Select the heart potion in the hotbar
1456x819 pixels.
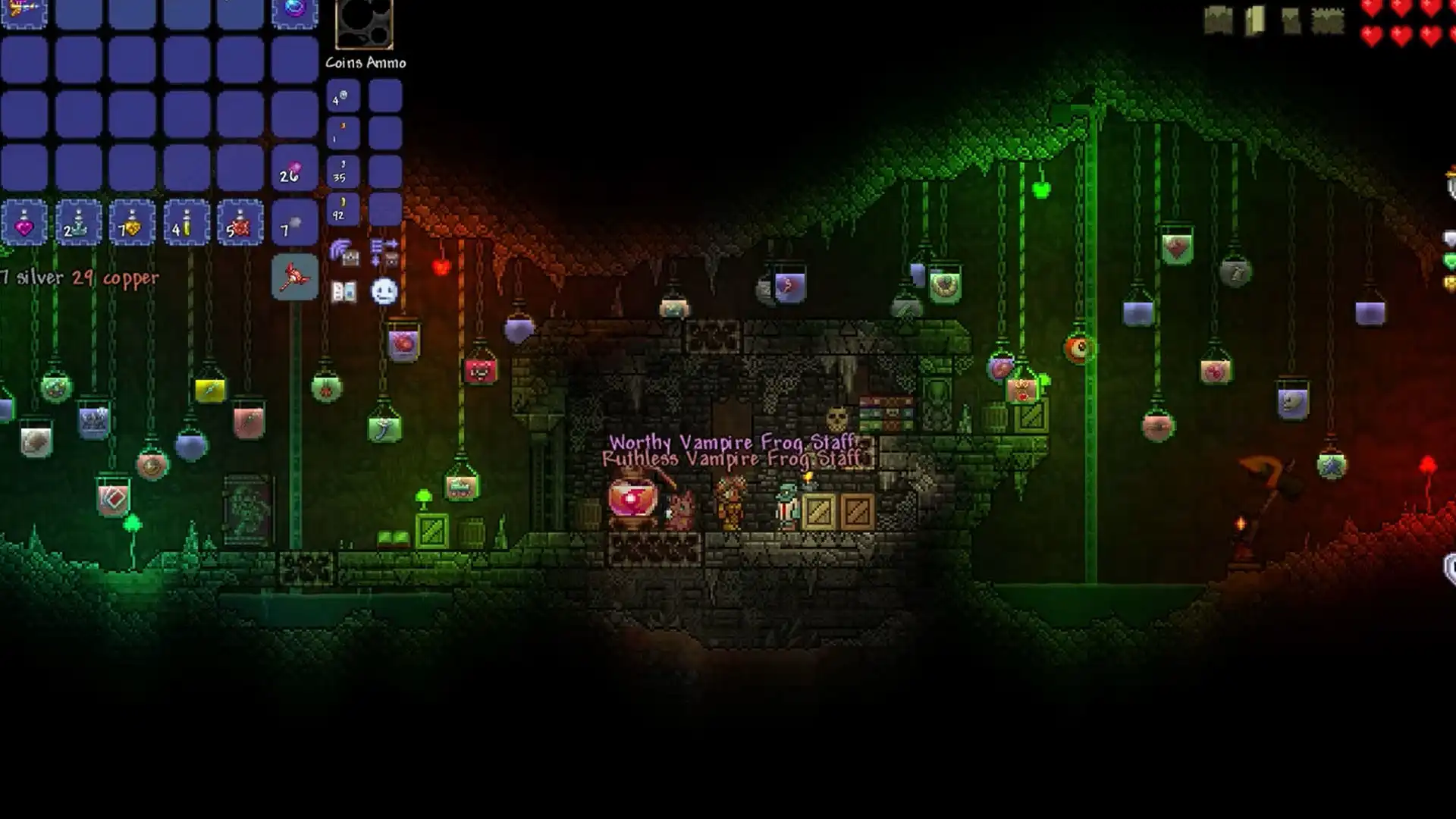[25, 222]
